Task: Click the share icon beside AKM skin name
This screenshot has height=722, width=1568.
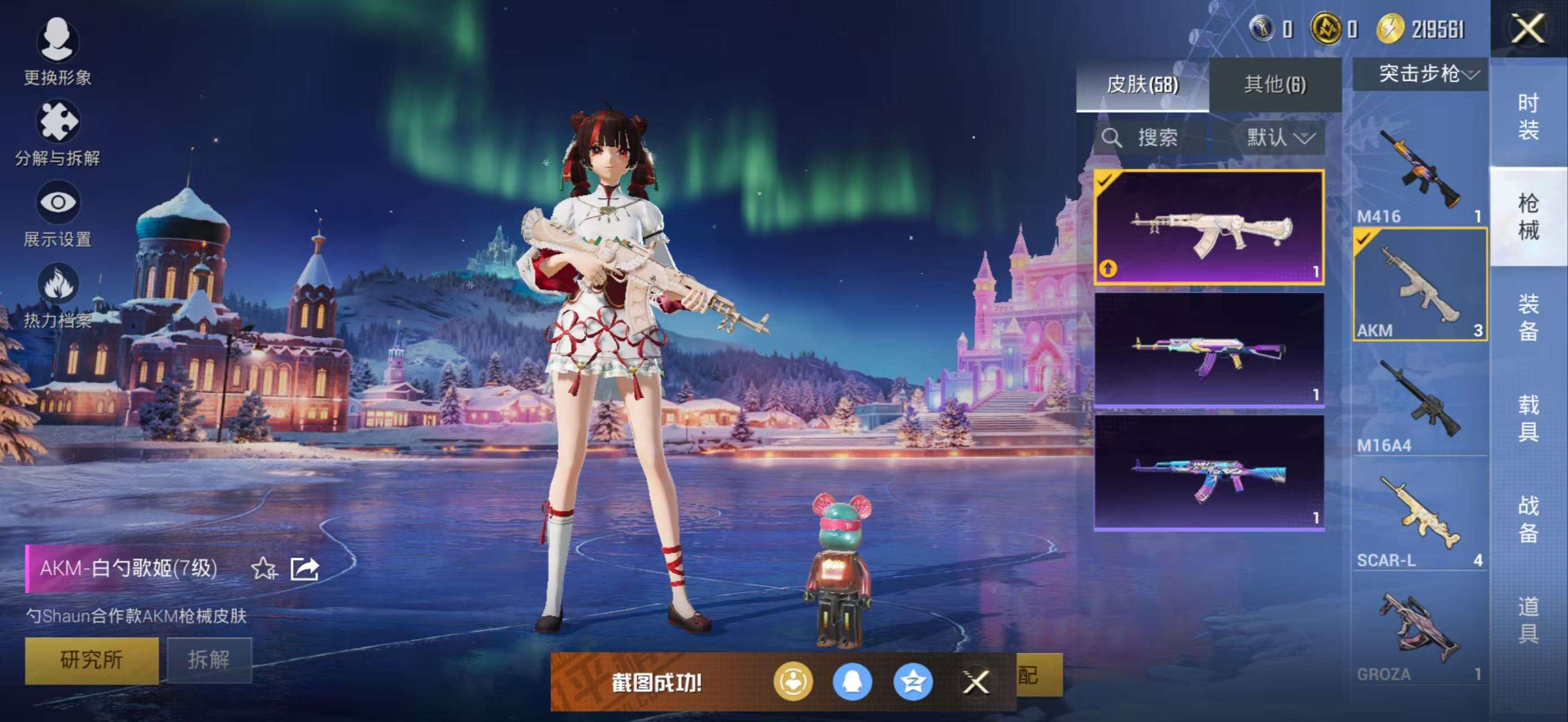Action: (x=308, y=569)
